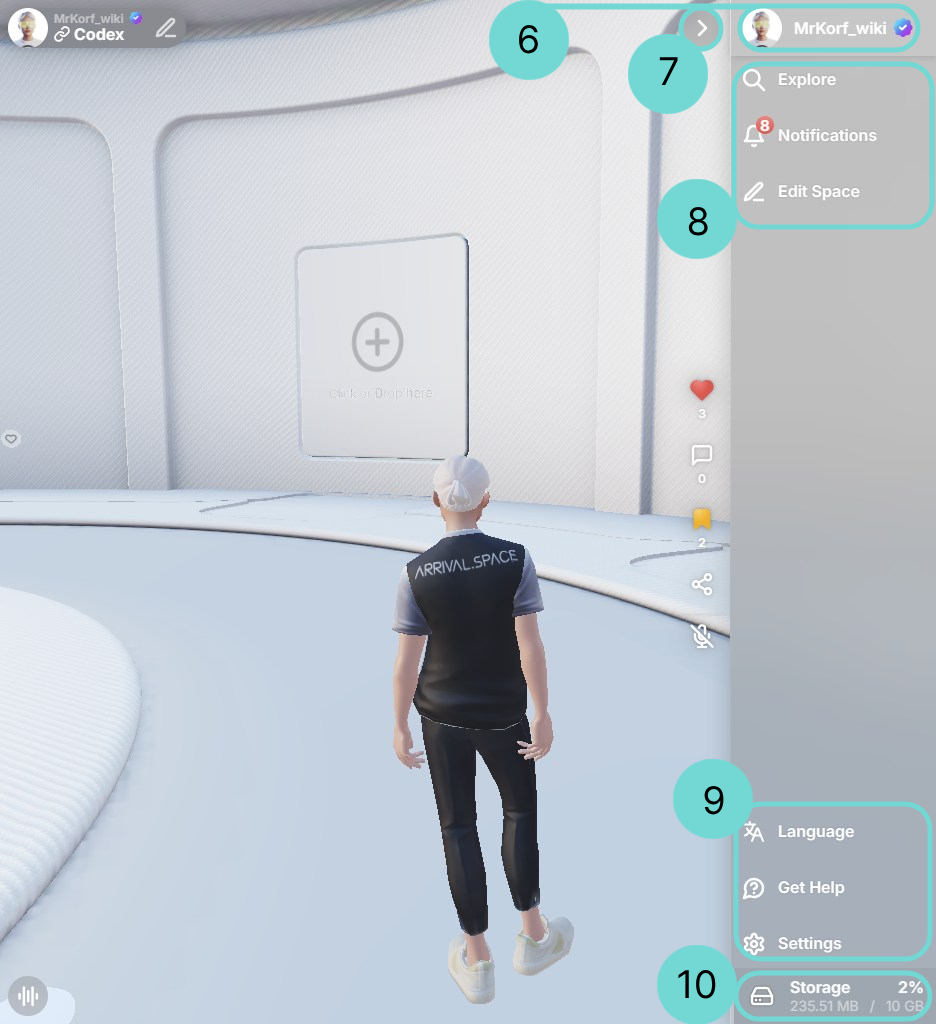The image size is (936, 1024).
Task: Open the Language menu option
Action: (814, 832)
